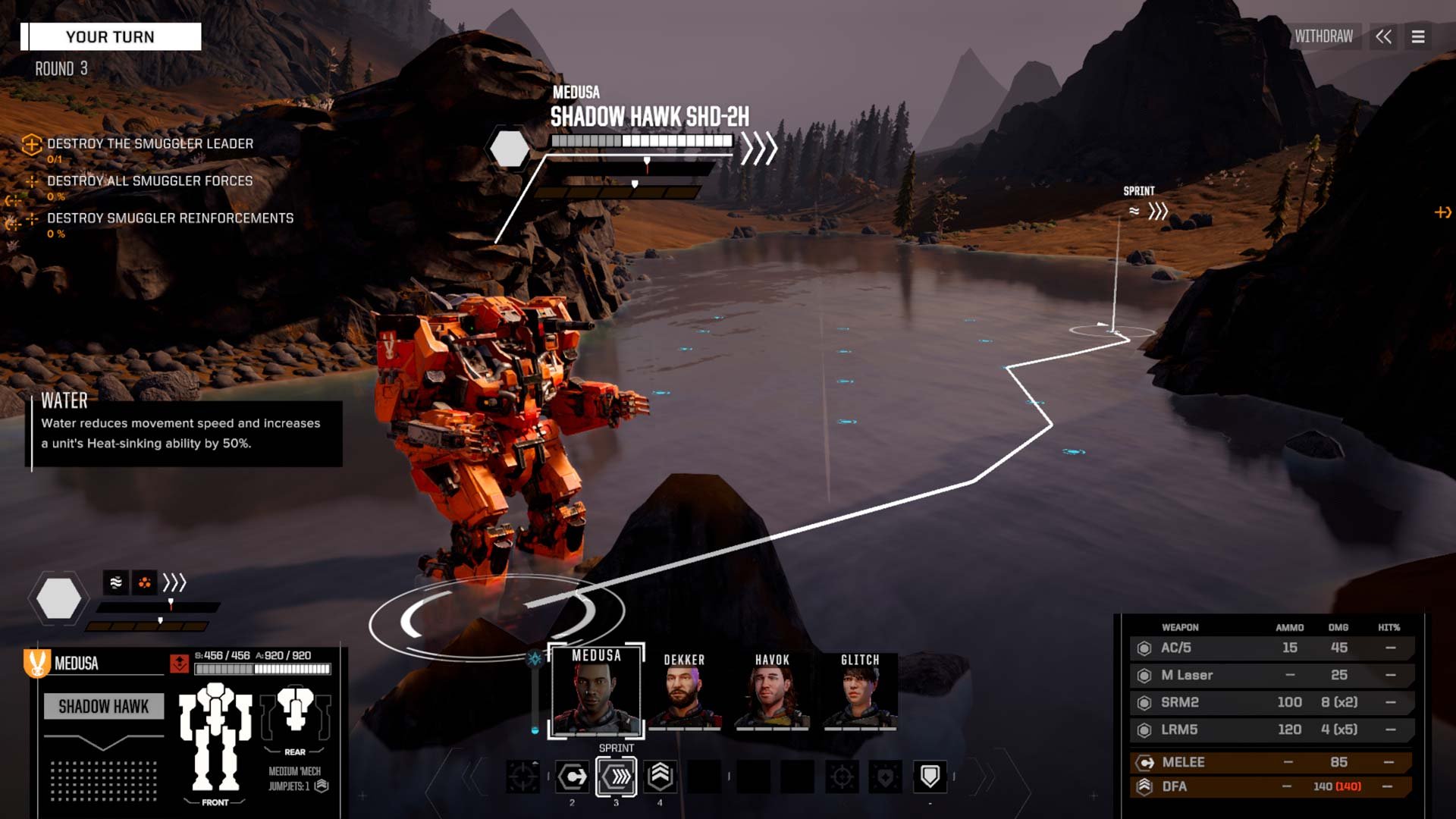Open the hamburger menu icon
Image resolution: width=1456 pixels, height=819 pixels.
(1418, 36)
